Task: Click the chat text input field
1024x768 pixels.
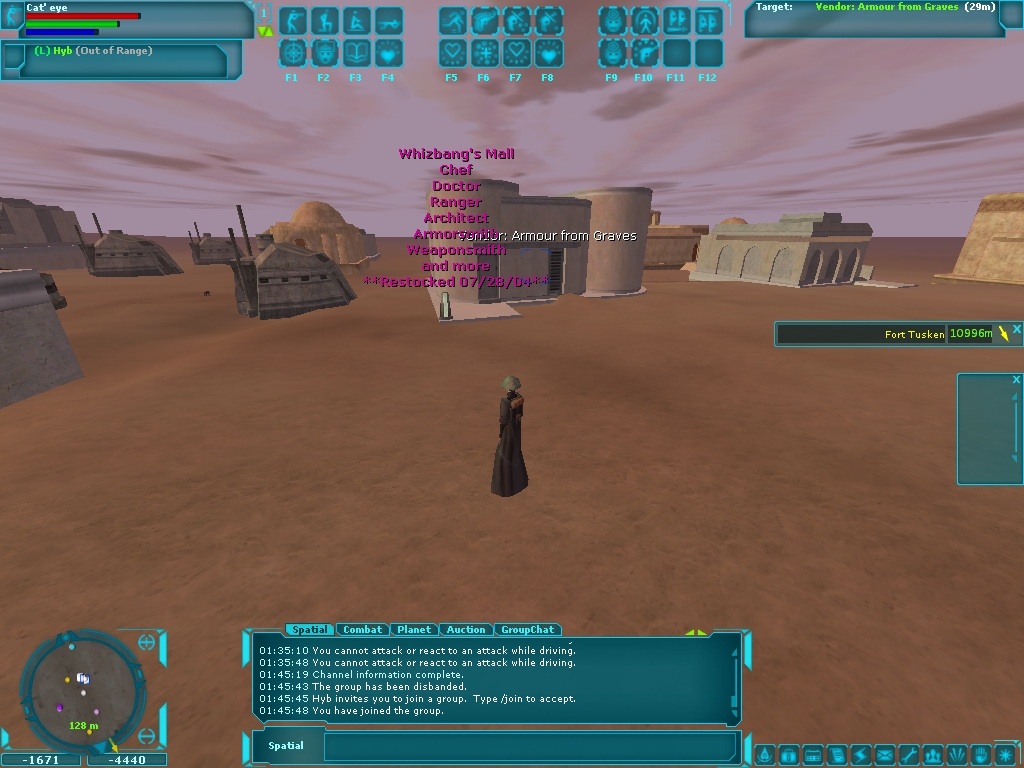Action: pyautogui.click(x=530, y=746)
